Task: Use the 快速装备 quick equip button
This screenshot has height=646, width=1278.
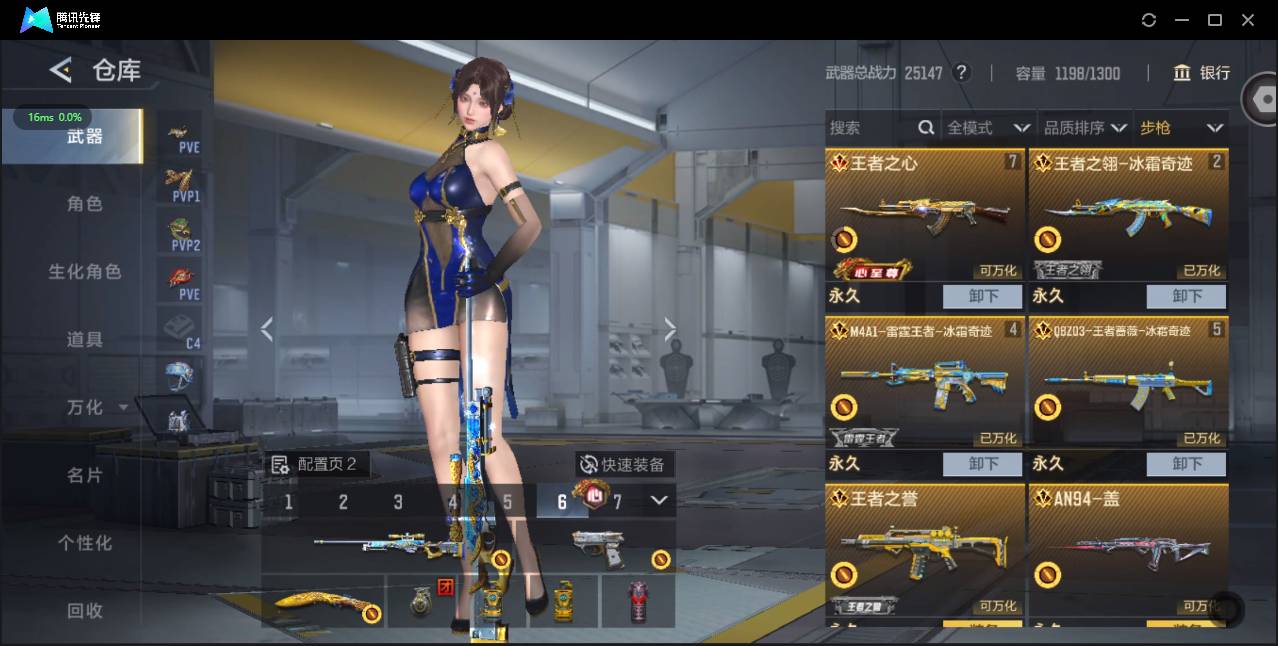Action: pos(622,465)
